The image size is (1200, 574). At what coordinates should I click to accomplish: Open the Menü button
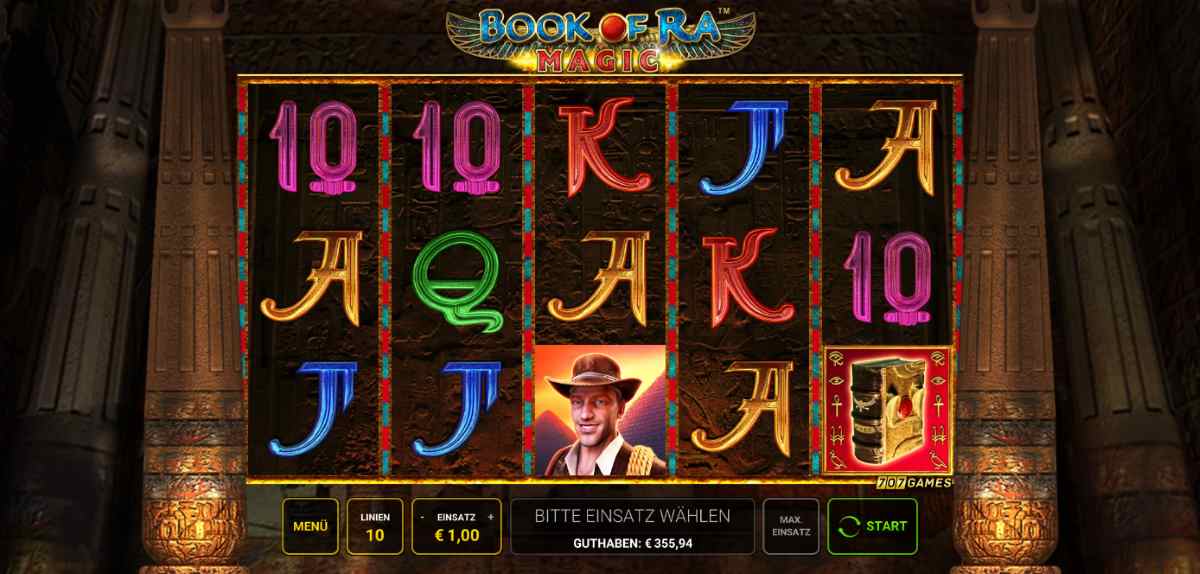pyautogui.click(x=310, y=526)
